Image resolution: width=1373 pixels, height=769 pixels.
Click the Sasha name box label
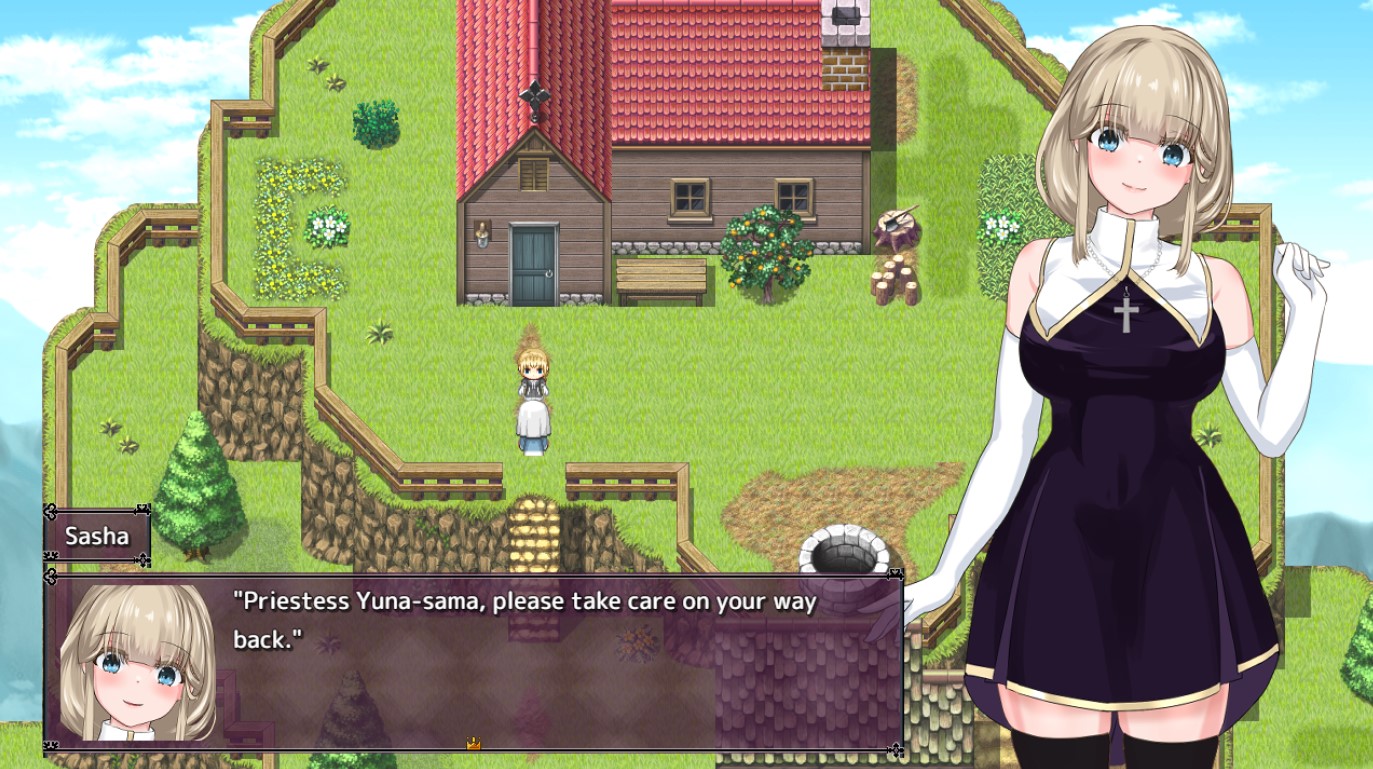[100, 535]
